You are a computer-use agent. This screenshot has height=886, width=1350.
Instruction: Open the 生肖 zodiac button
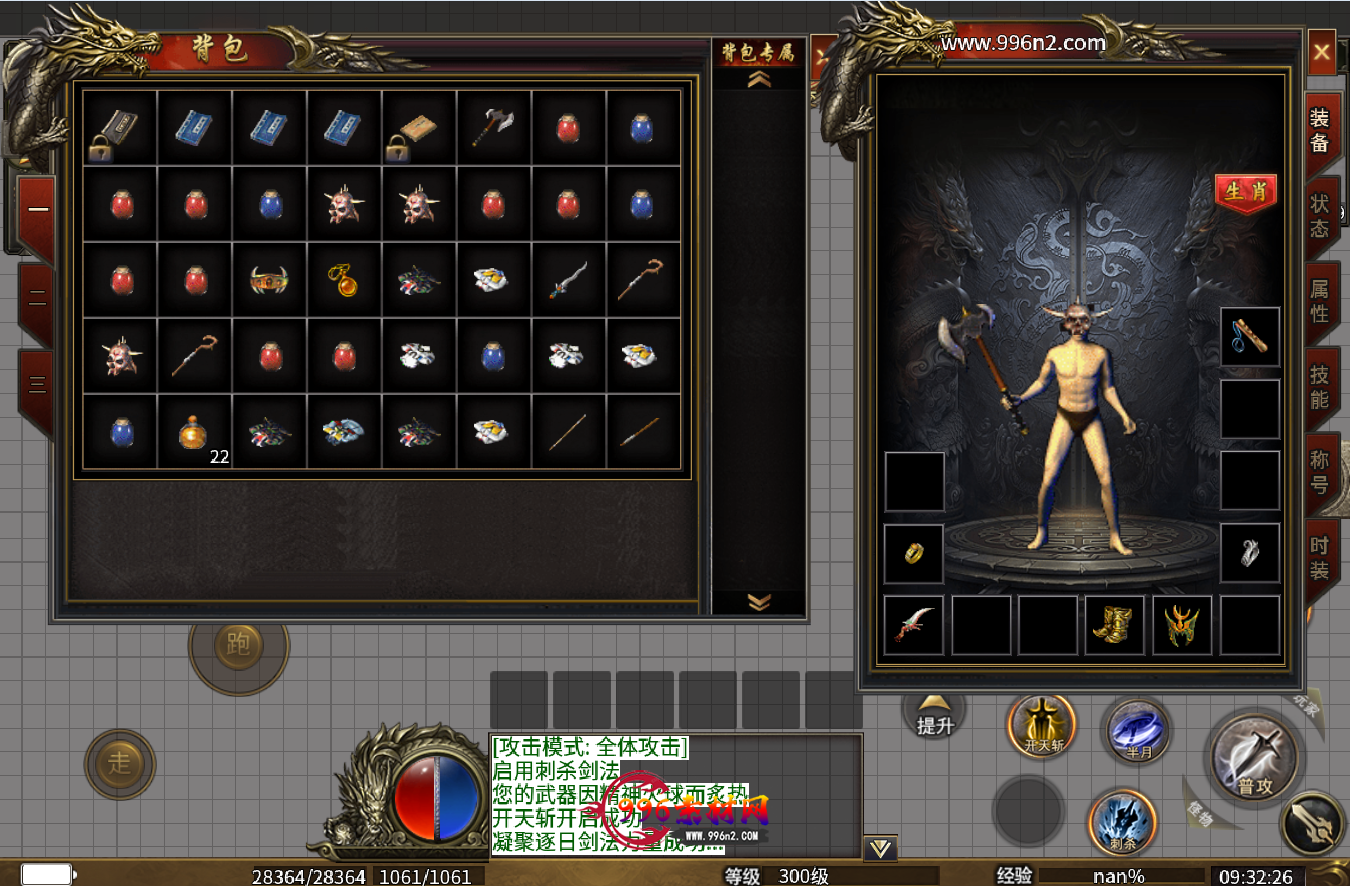[x=1246, y=192]
